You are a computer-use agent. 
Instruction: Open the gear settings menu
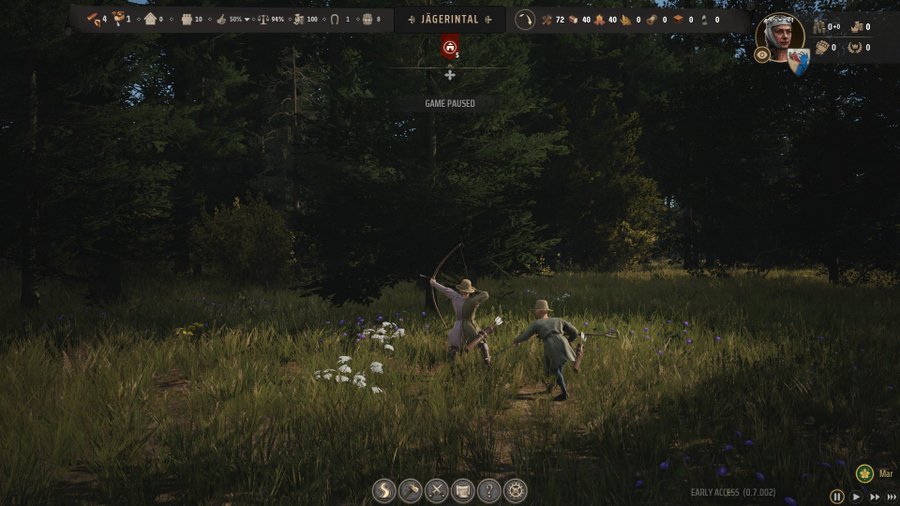click(x=515, y=491)
